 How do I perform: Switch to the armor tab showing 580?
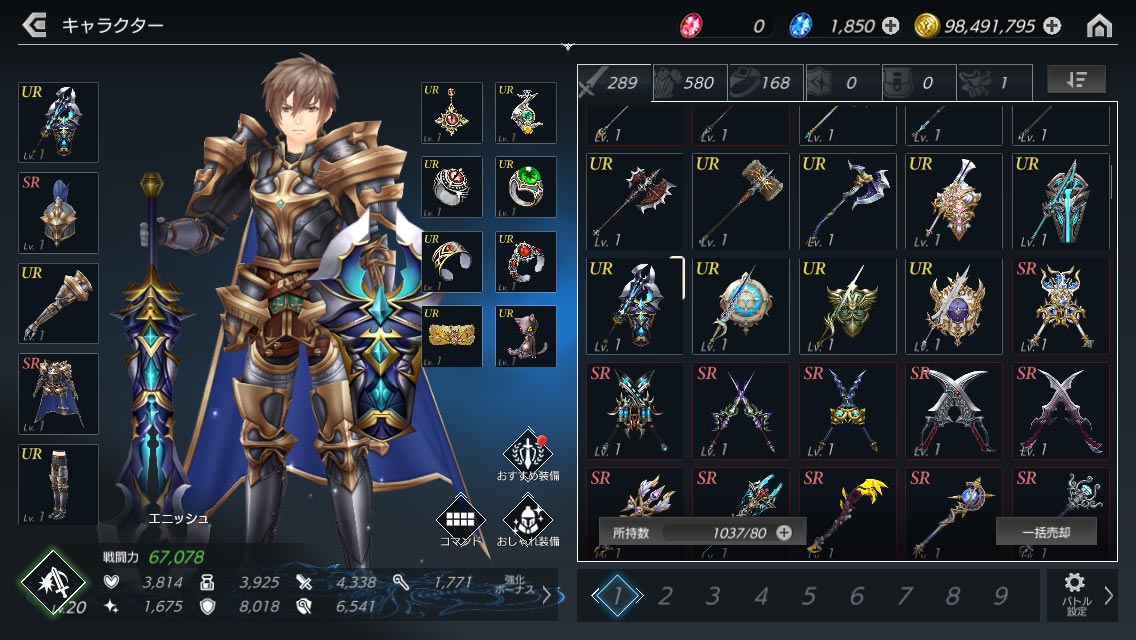[690, 83]
